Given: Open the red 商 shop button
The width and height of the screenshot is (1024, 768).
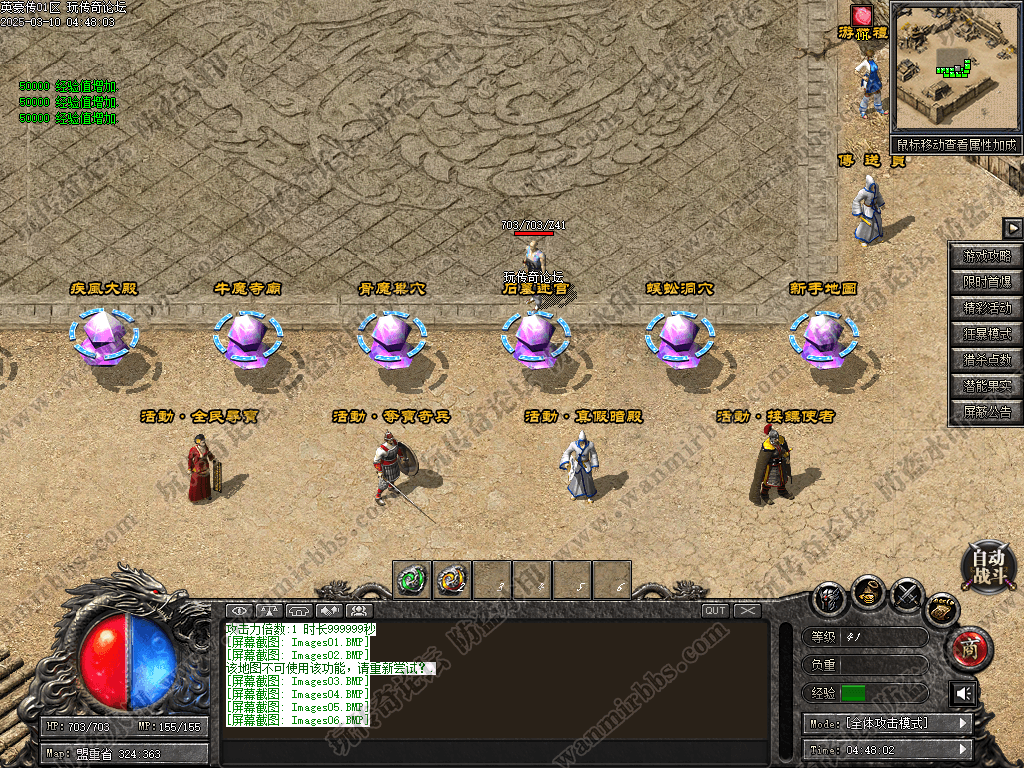Looking at the screenshot, I should click(x=968, y=650).
